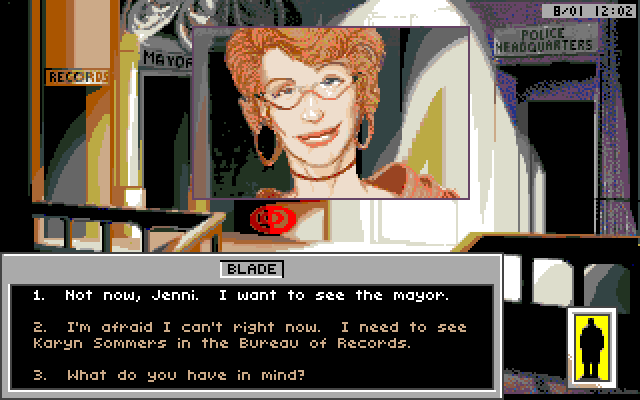
Task: Select reply about seeing Karyn Sommers
Action: click(250, 335)
